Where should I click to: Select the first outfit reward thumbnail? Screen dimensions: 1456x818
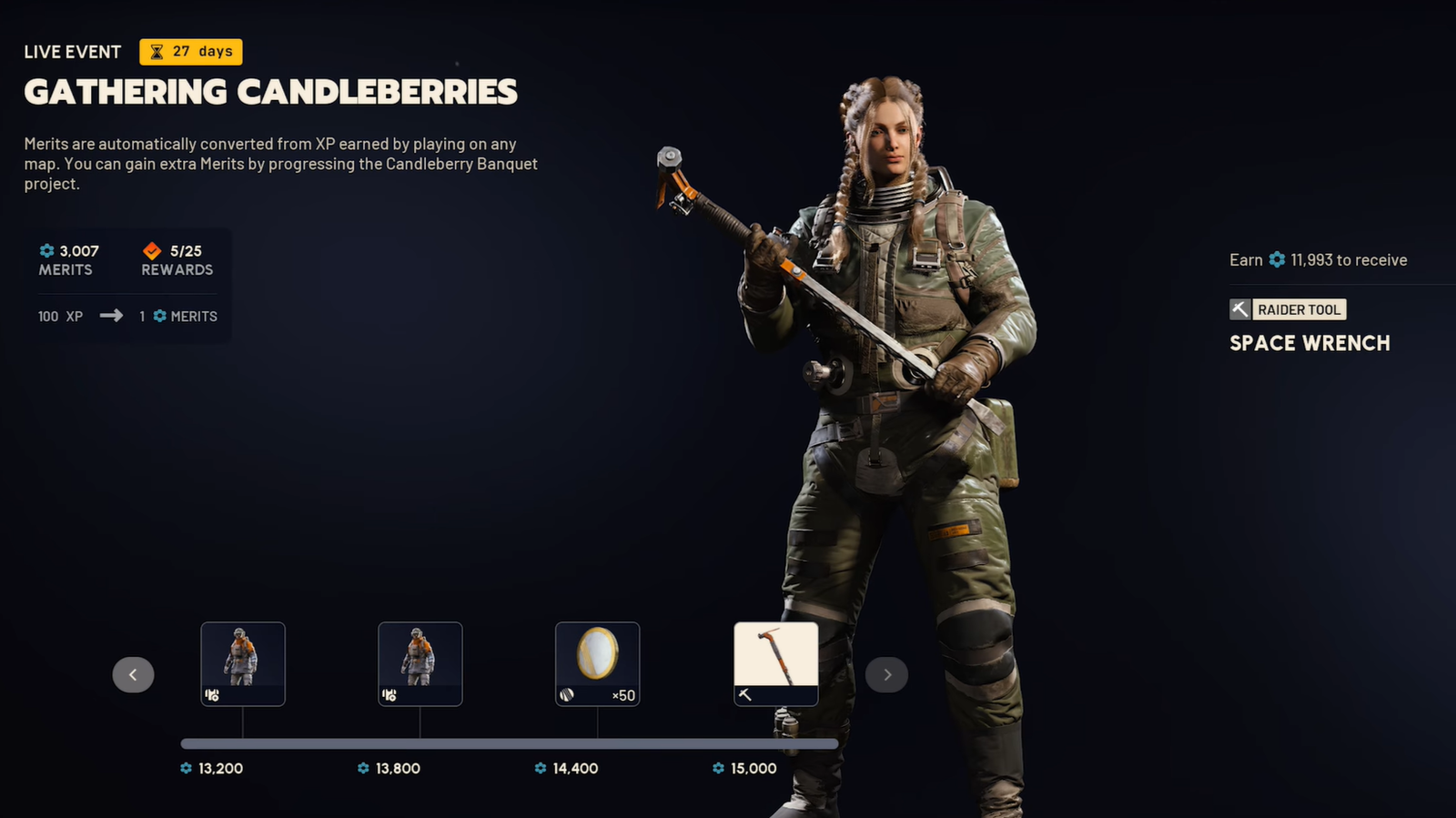click(243, 663)
